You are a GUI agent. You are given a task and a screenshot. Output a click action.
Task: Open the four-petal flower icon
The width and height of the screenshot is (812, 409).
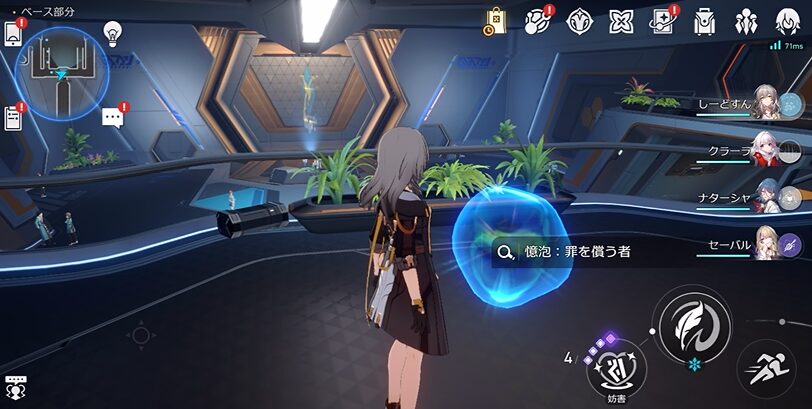[621, 21]
